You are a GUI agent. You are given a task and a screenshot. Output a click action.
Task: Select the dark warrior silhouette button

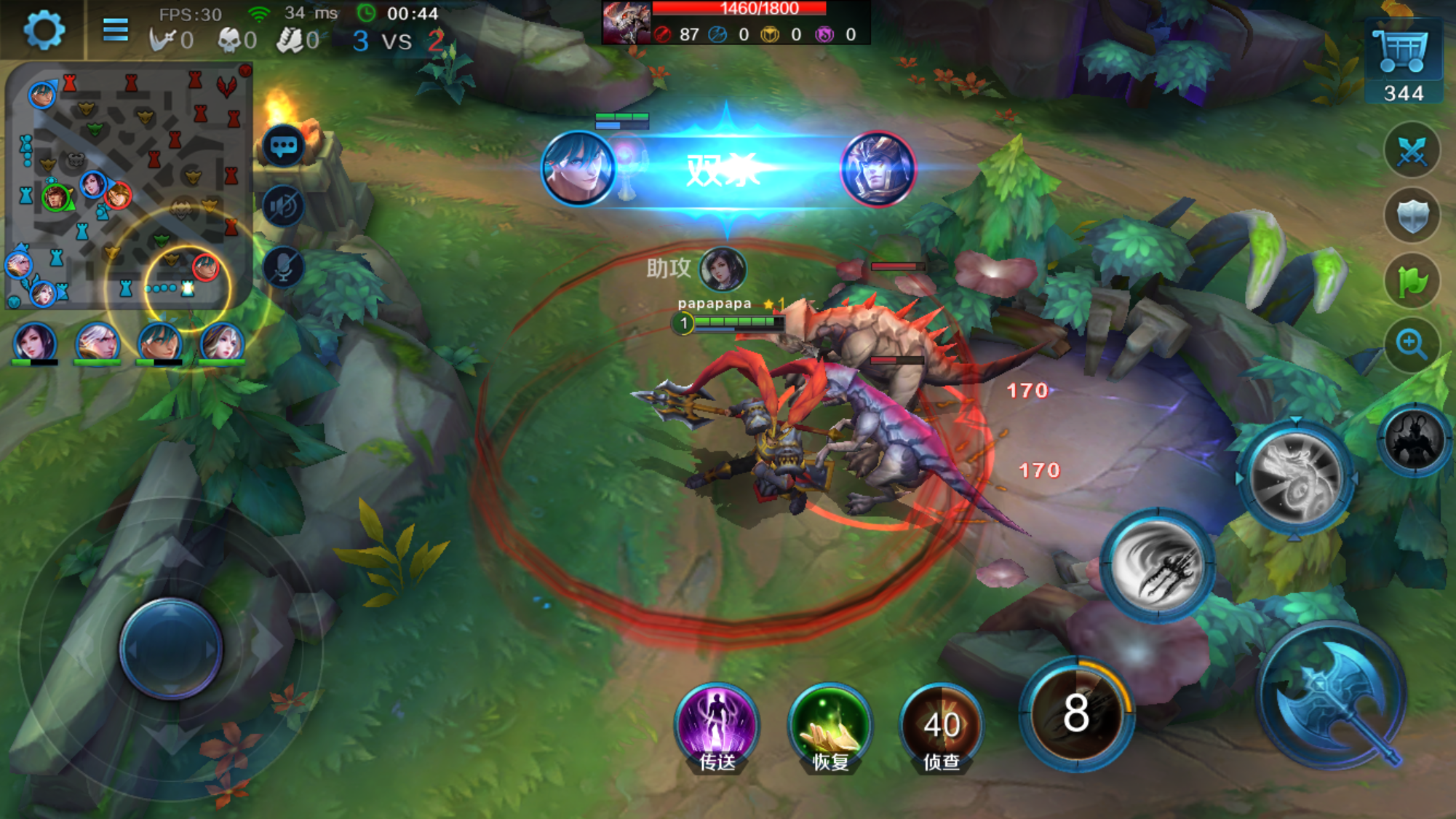pyautogui.click(x=1414, y=440)
